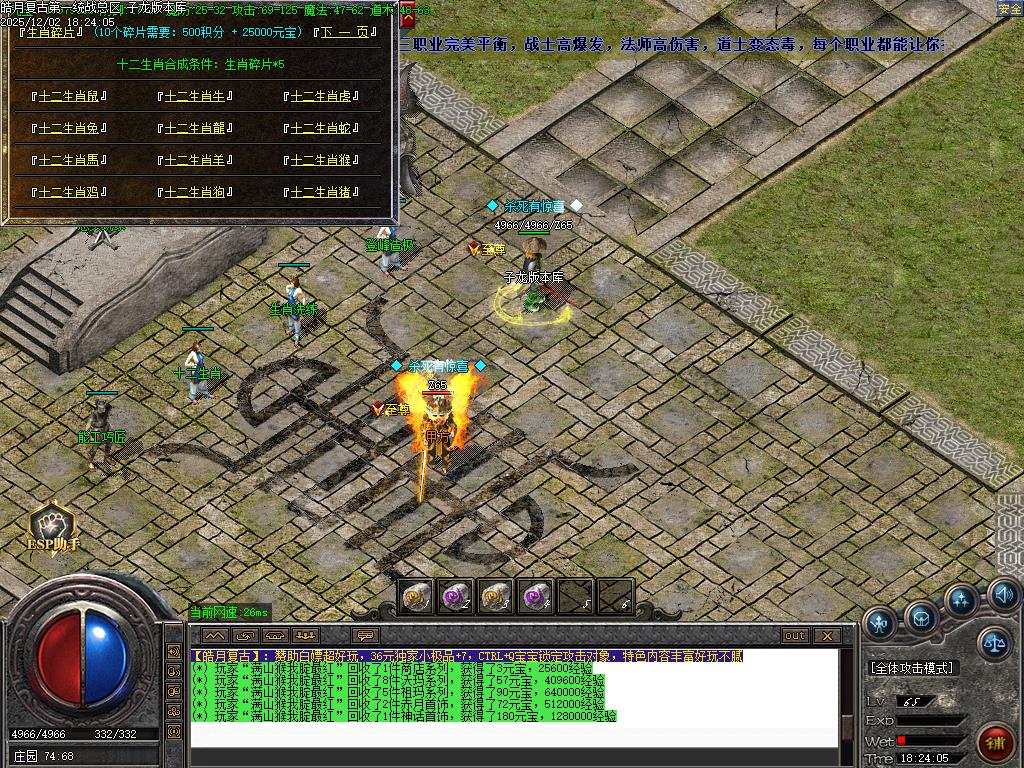Click the 十二生肖猴 link
Image resolution: width=1024 pixels, height=768 pixels.
[321, 160]
